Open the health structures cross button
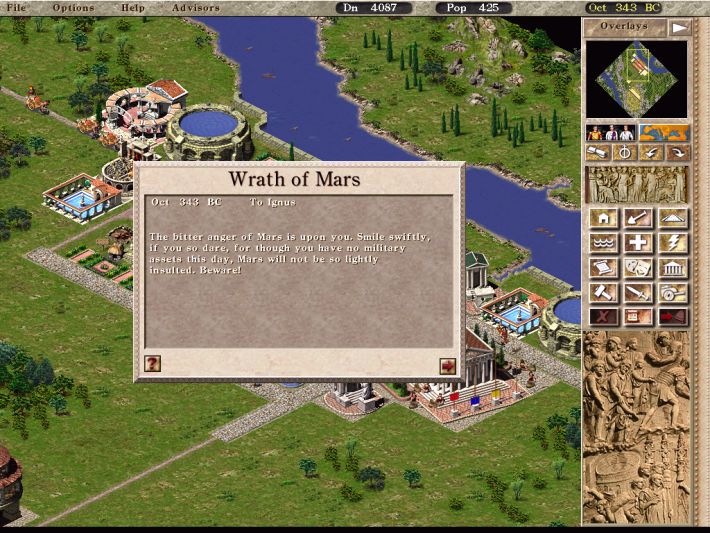710x533 pixels. point(637,243)
